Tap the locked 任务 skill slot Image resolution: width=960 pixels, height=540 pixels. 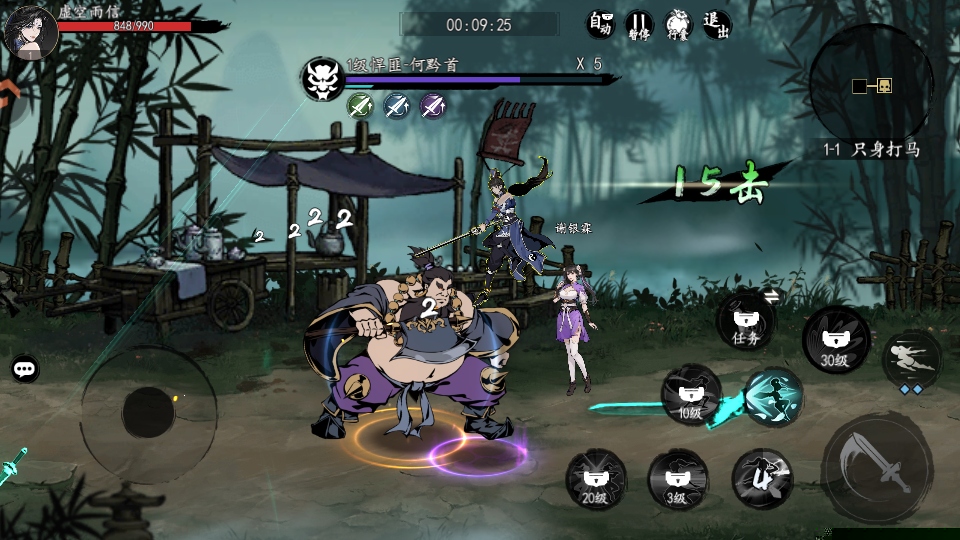point(746,322)
